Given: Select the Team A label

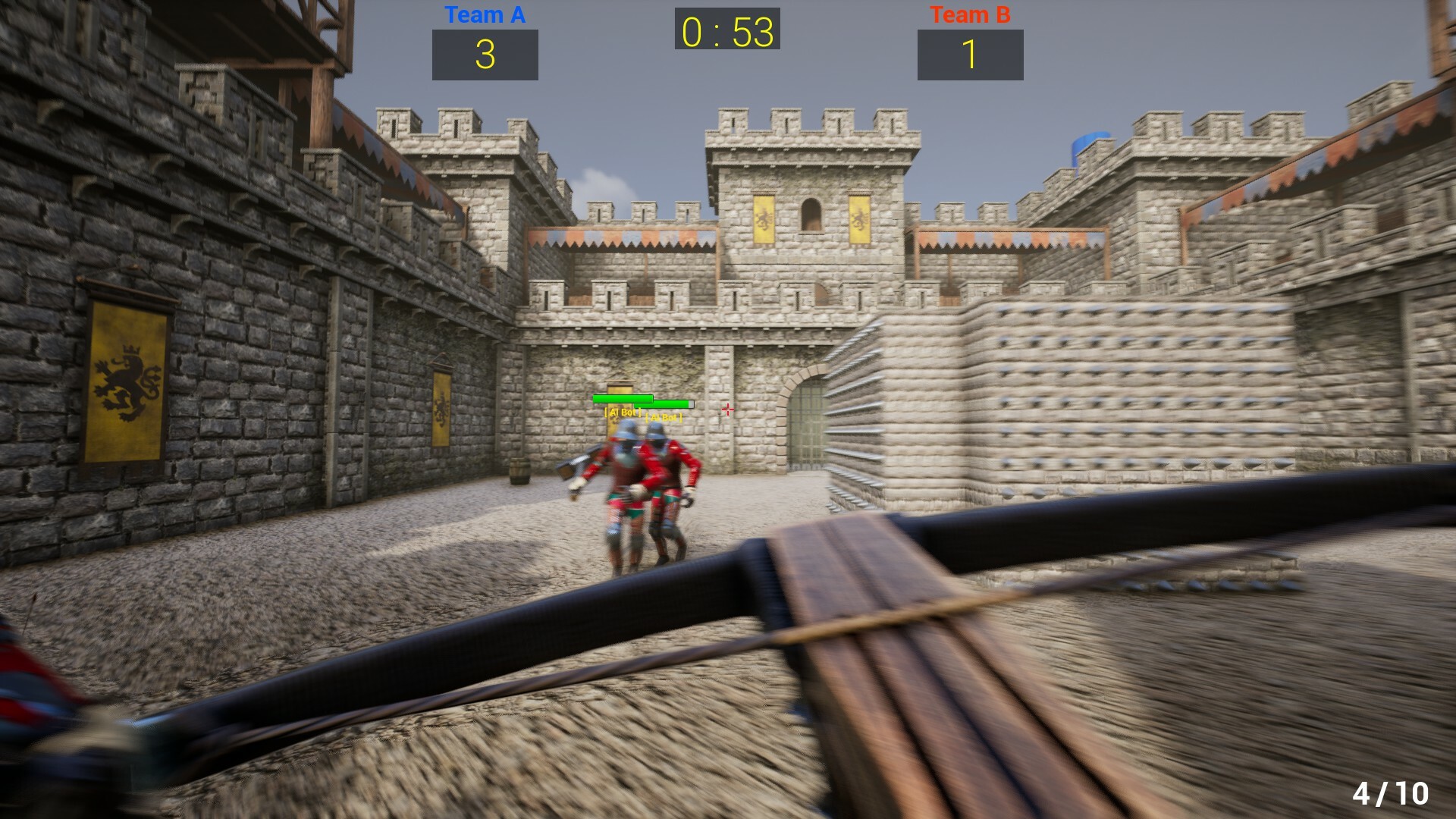Looking at the screenshot, I should point(485,14).
